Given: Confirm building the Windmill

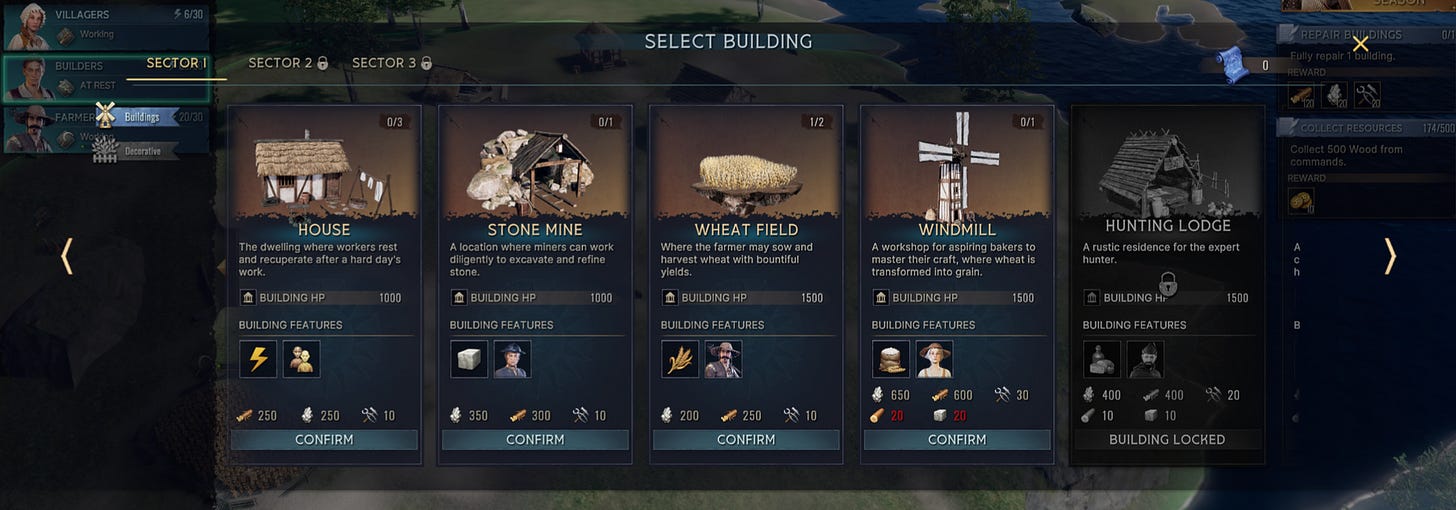Looking at the screenshot, I should coord(957,440).
